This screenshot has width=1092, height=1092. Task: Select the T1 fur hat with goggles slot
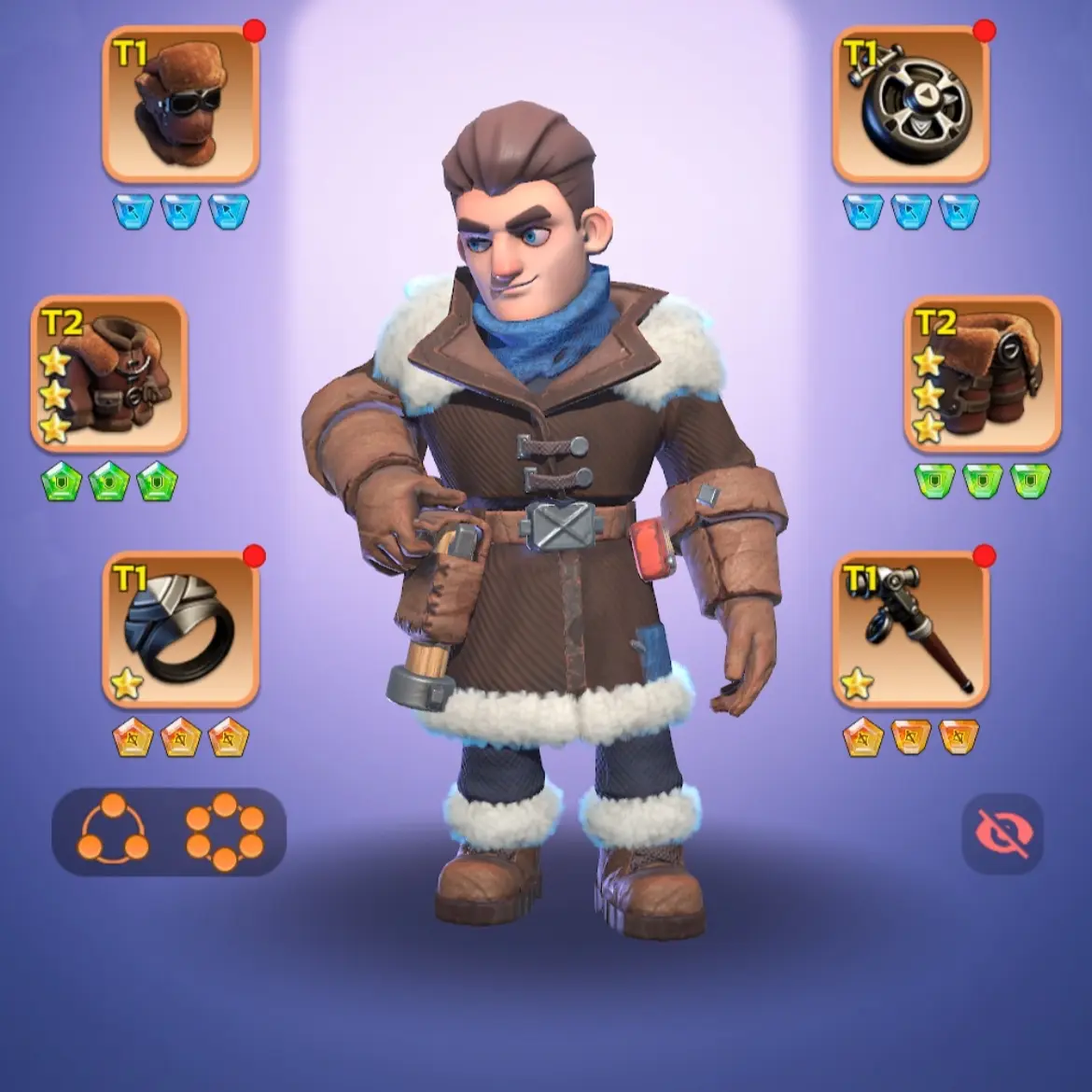point(180,105)
